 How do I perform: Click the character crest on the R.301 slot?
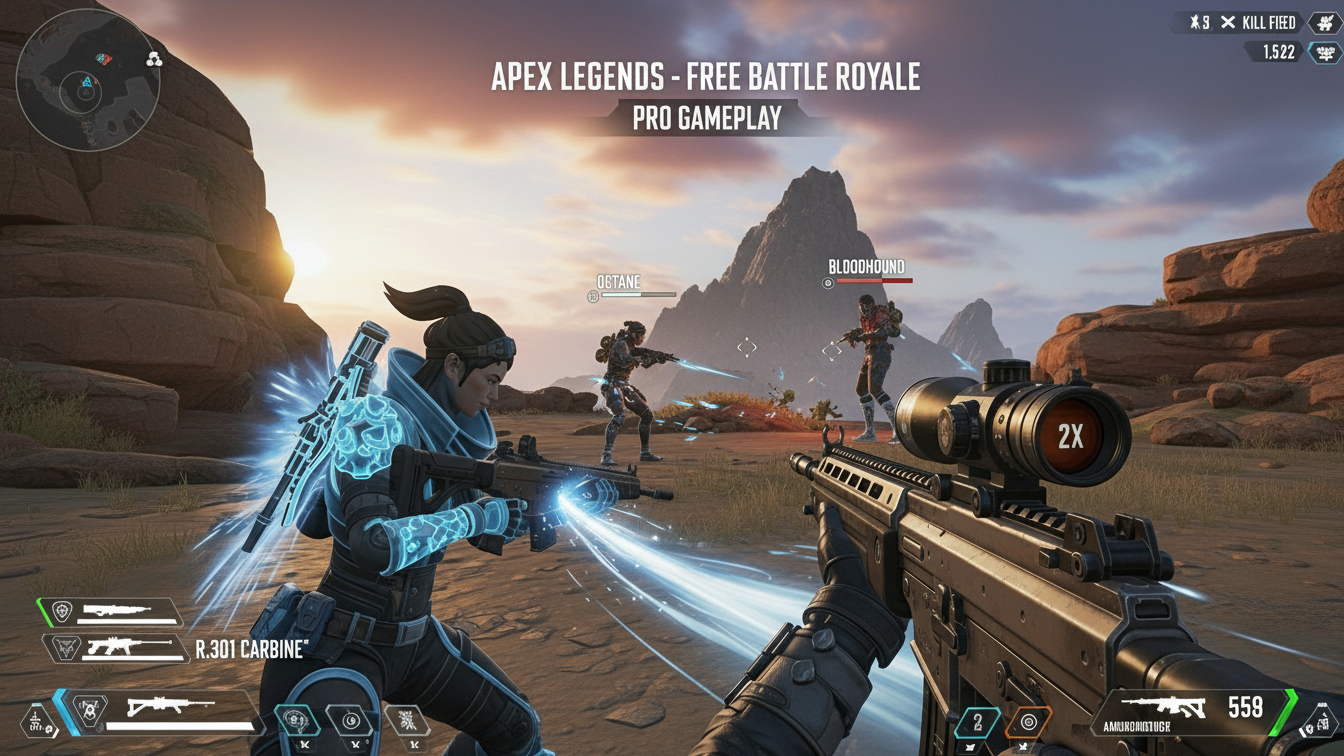65,647
